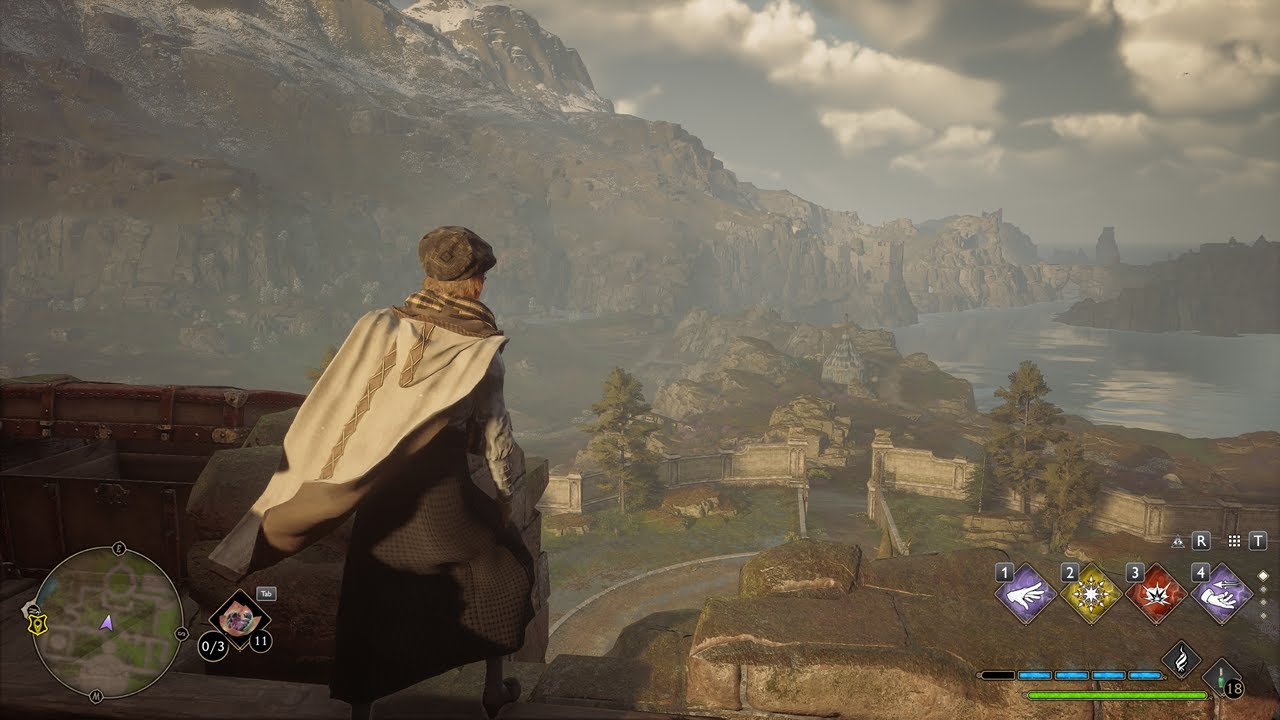Choose the purple hand-with-arrow spell in slot 4
The width and height of the screenshot is (1280, 720).
pos(1221,593)
